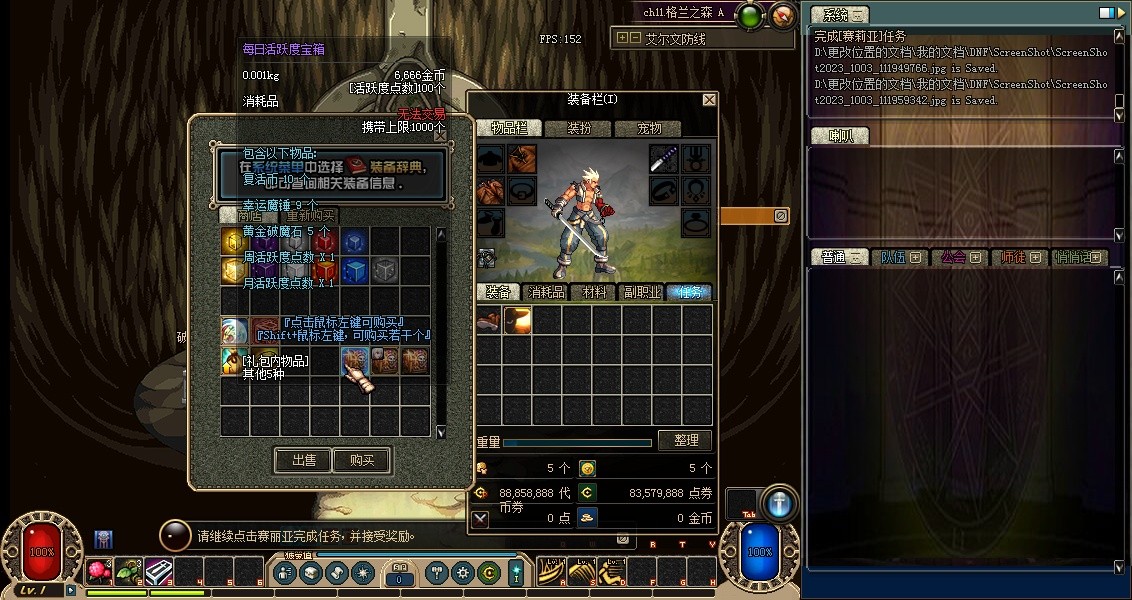Click the 购买 buy button
The width and height of the screenshot is (1132, 600).
point(362,460)
